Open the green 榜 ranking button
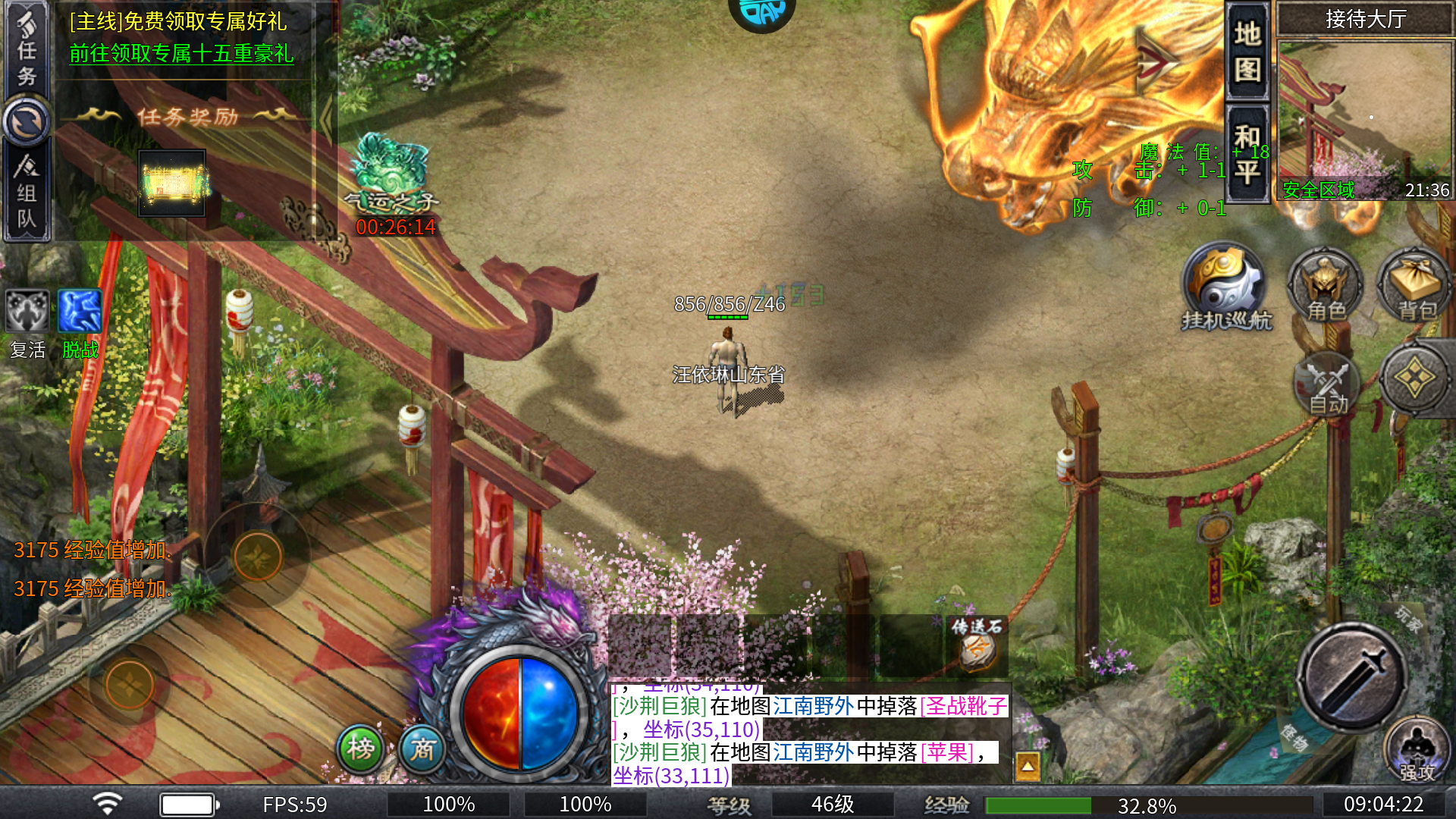Image resolution: width=1456 pixels, height=819 pixels. point(361,748)
